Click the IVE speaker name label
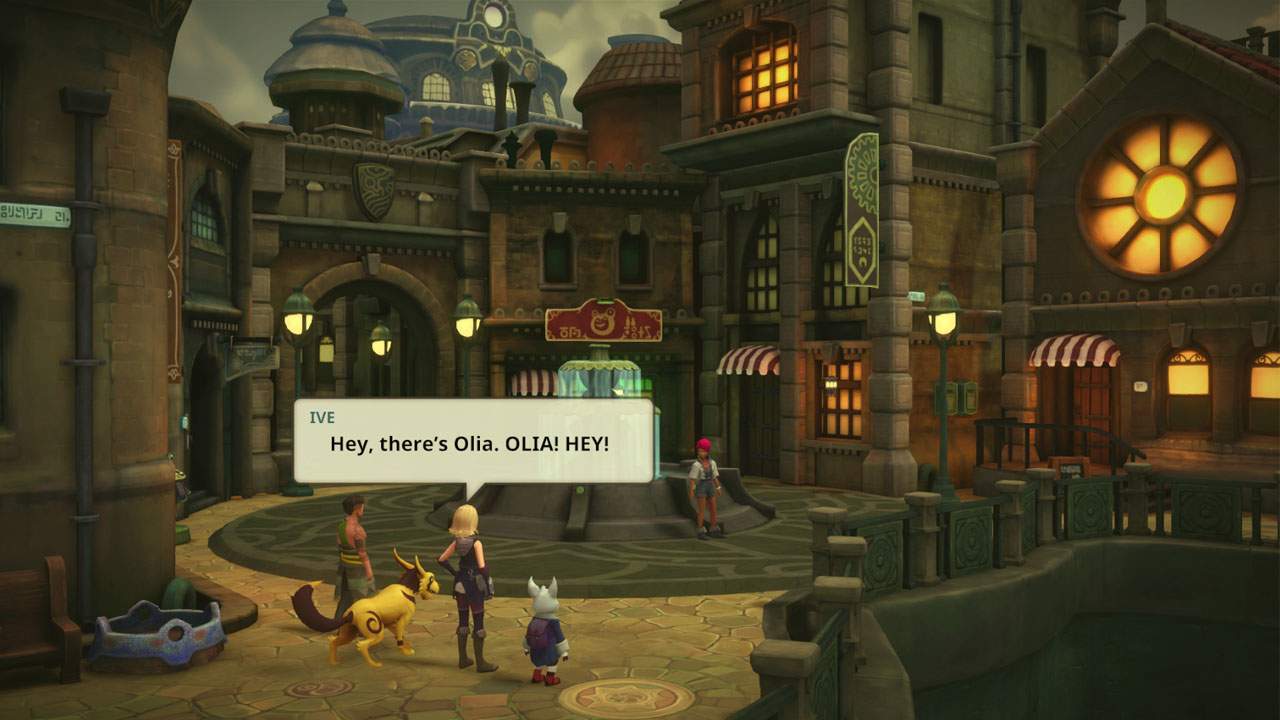The image size is (1280, 720). [x=323, y=416]
